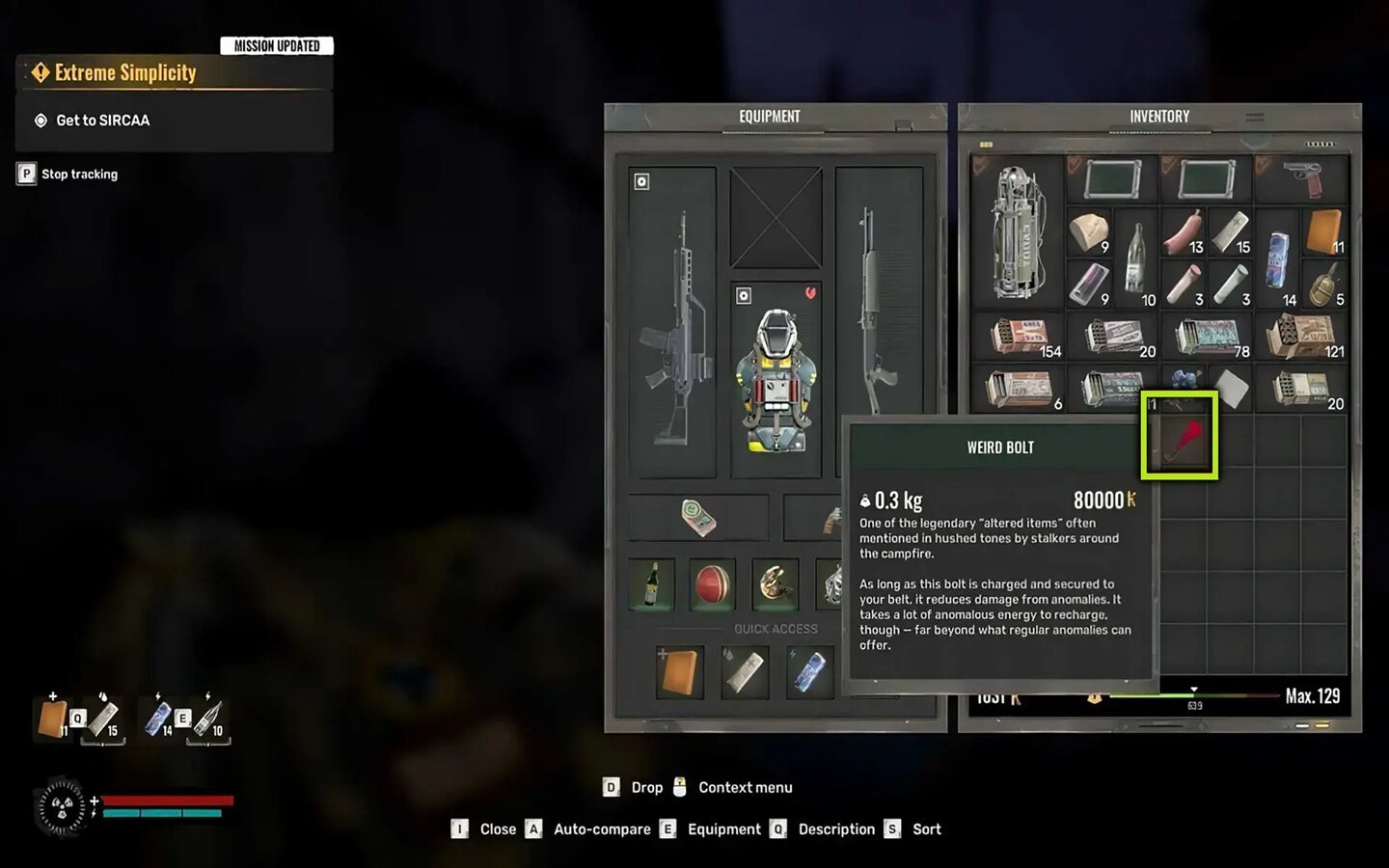Pick the golden twisted artifact

[776, 583]
